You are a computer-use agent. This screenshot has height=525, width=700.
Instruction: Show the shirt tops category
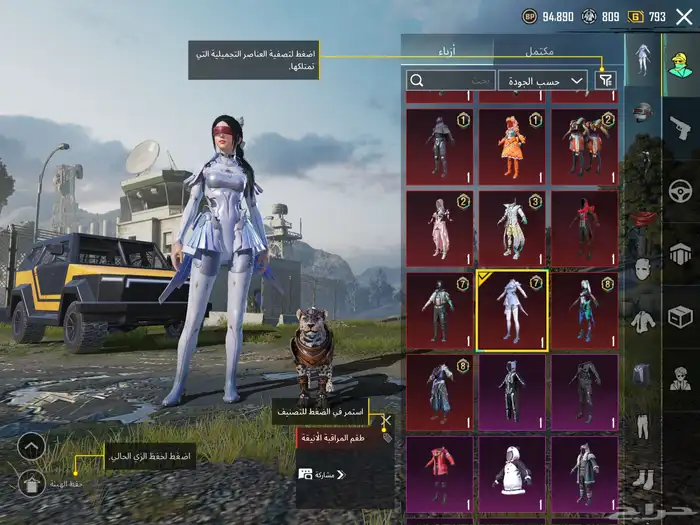(643, 322)
